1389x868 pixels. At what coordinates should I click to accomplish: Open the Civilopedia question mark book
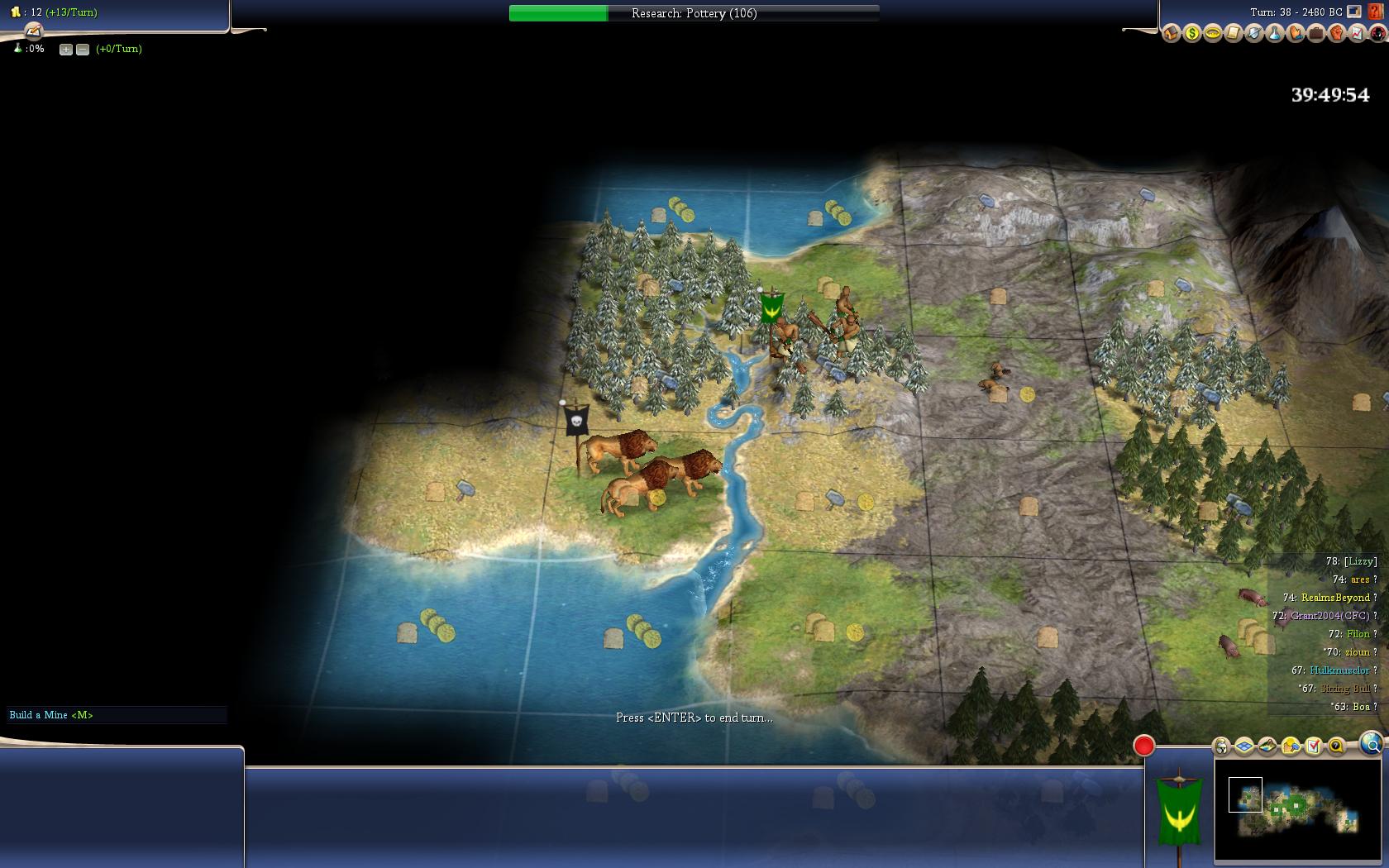(x=1376, y=12)
